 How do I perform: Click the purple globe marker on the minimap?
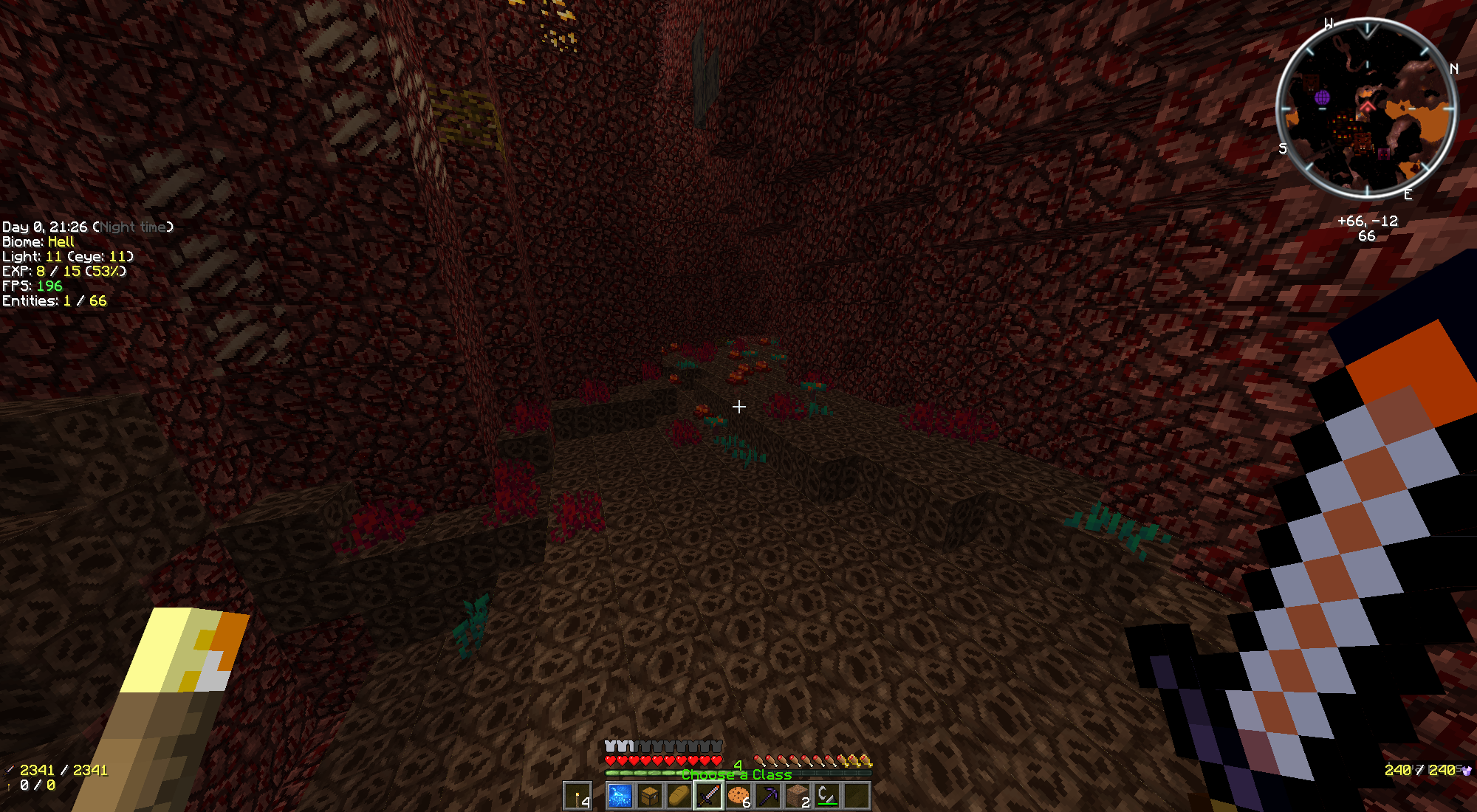(x=1323, y=97)
